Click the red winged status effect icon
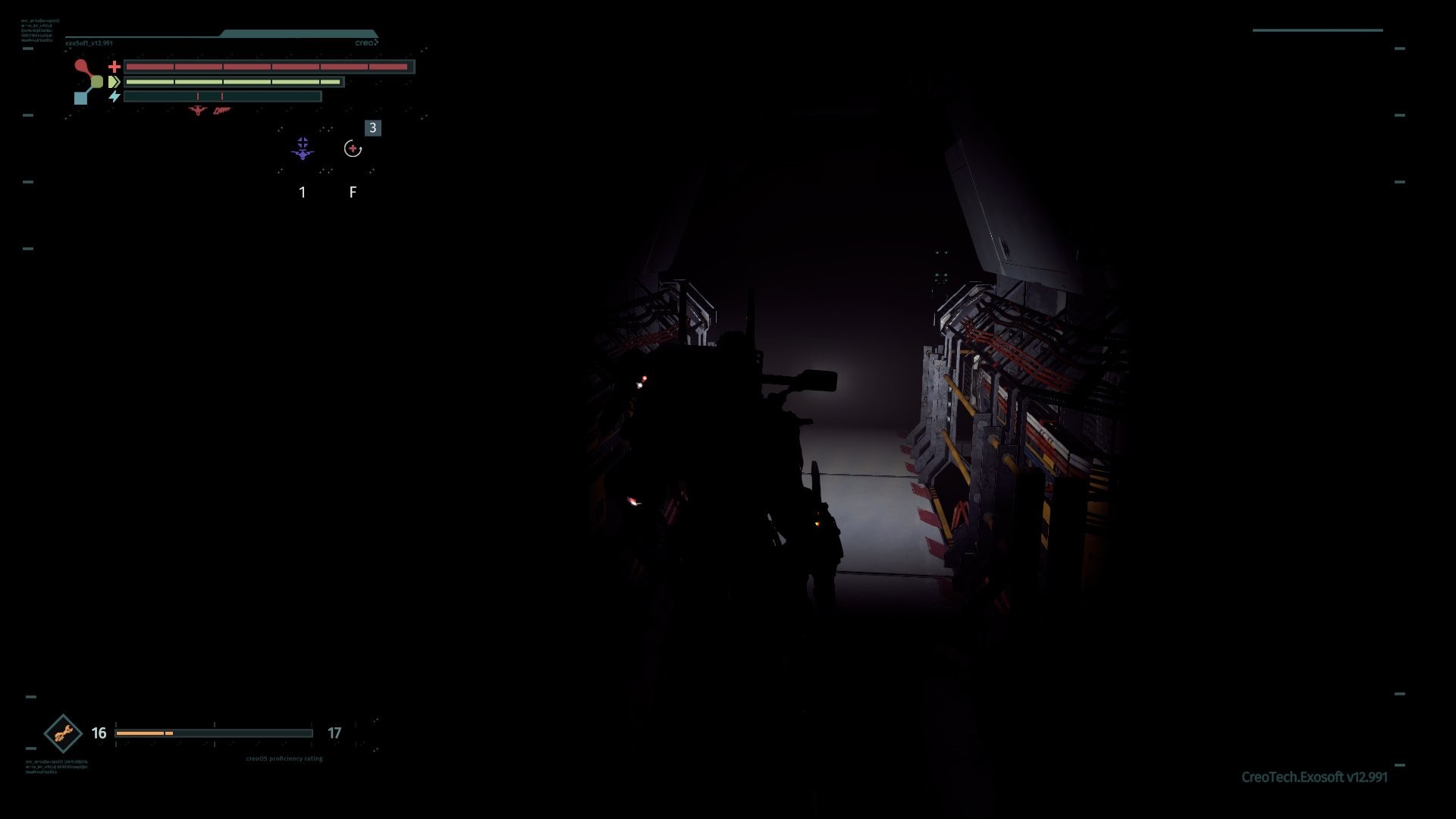Image resolution: width=1456 pixels, height=819 pixels. tap(197, 111)
